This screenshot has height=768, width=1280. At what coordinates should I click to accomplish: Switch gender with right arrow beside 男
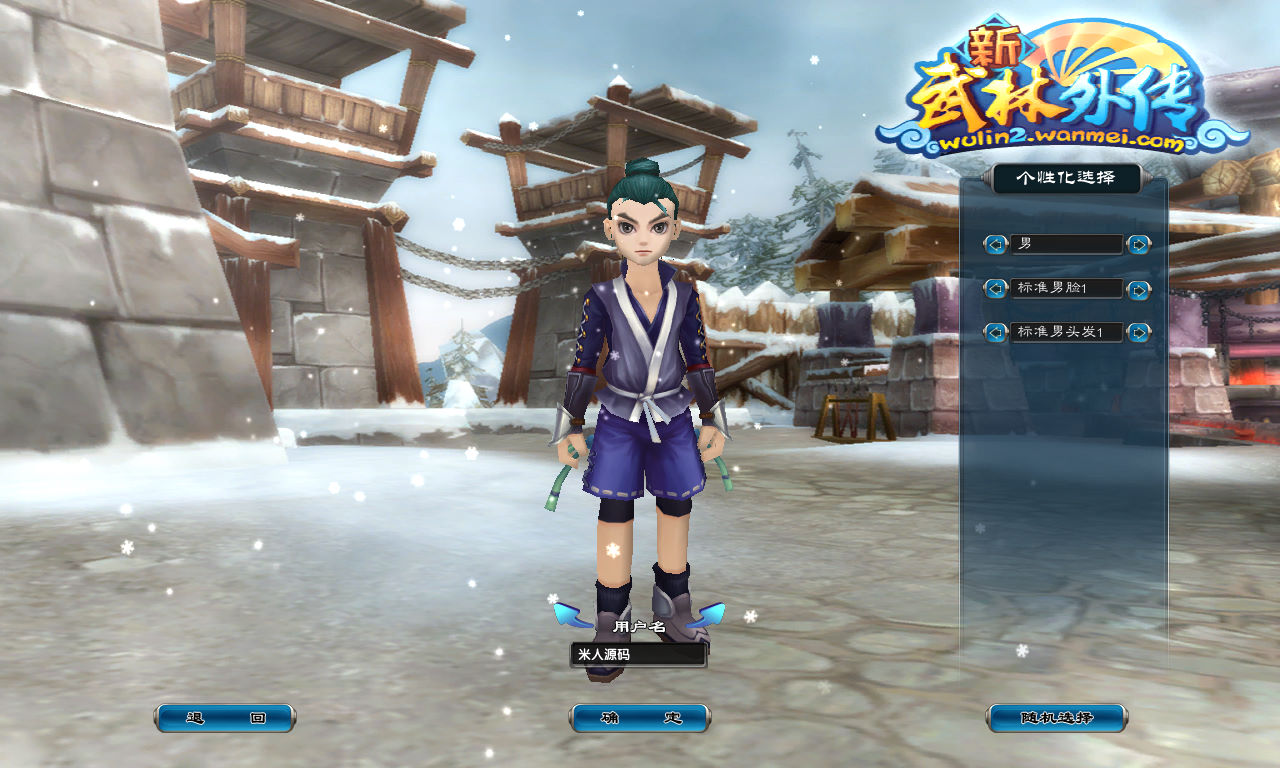point(1138,244)
